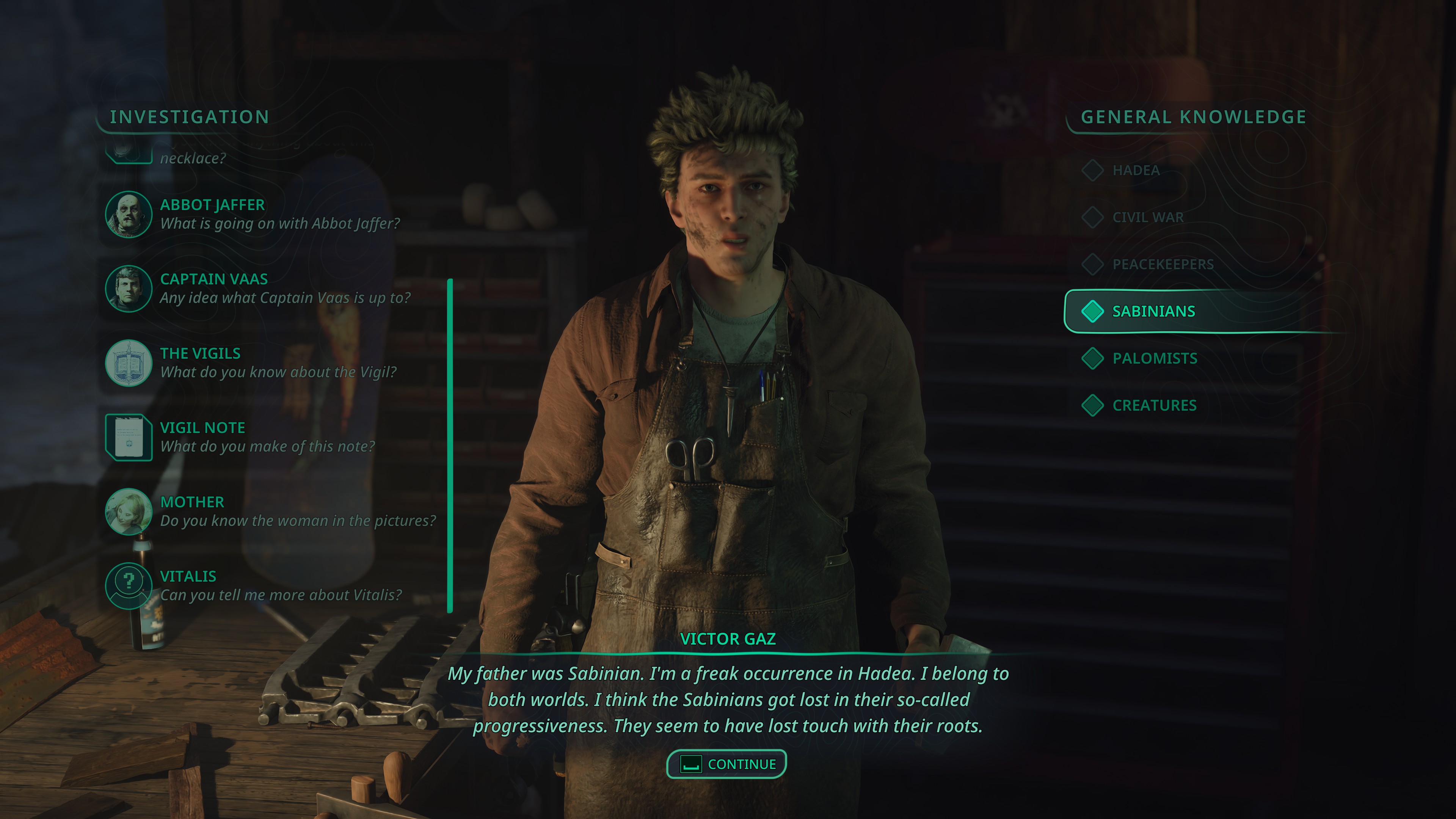The height and width of the screenshot is (819, 1456).
Task: Ask for more about Vitalis
Action: (280, 585)
